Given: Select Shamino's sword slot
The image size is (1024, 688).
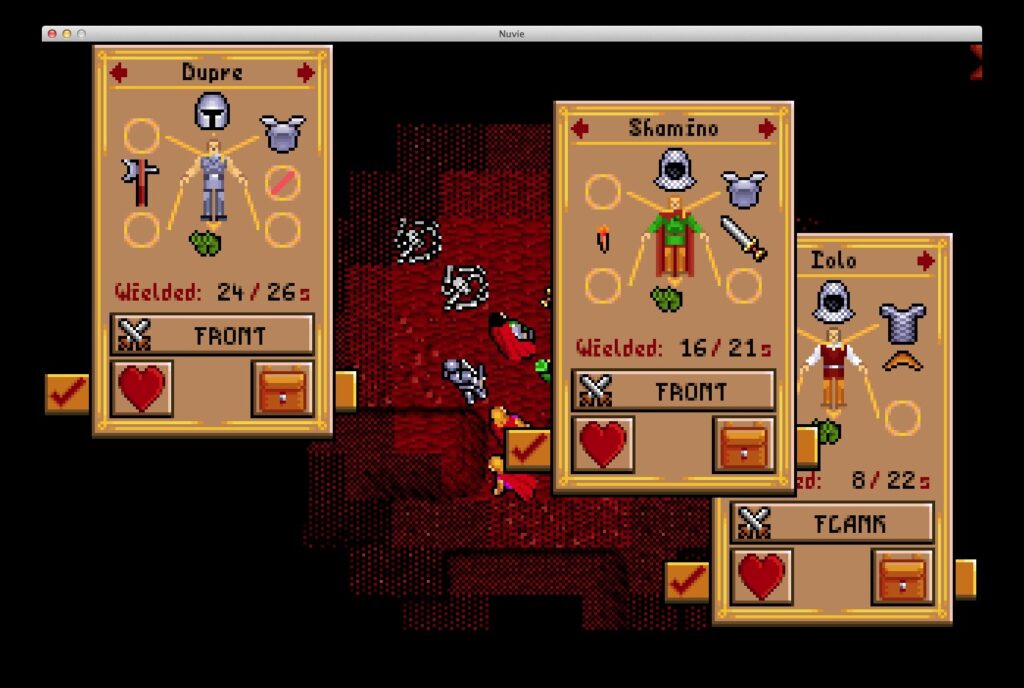Looking at the screenshot, I should point(743,238).
